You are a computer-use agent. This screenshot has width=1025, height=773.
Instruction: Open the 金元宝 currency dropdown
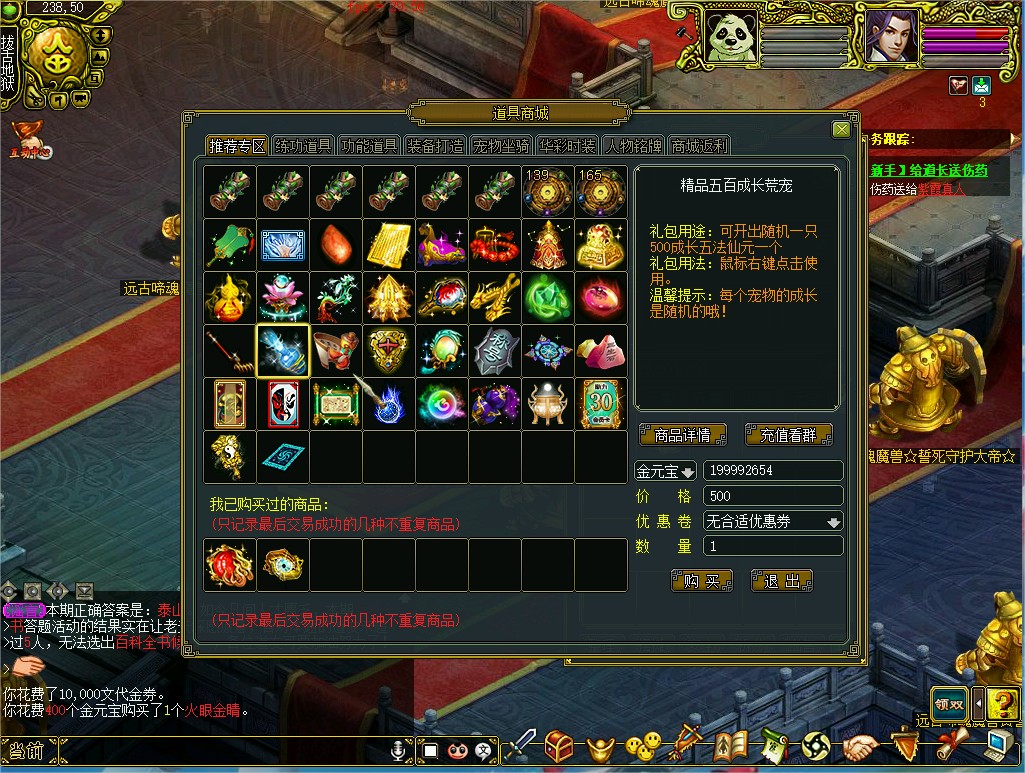666,471
